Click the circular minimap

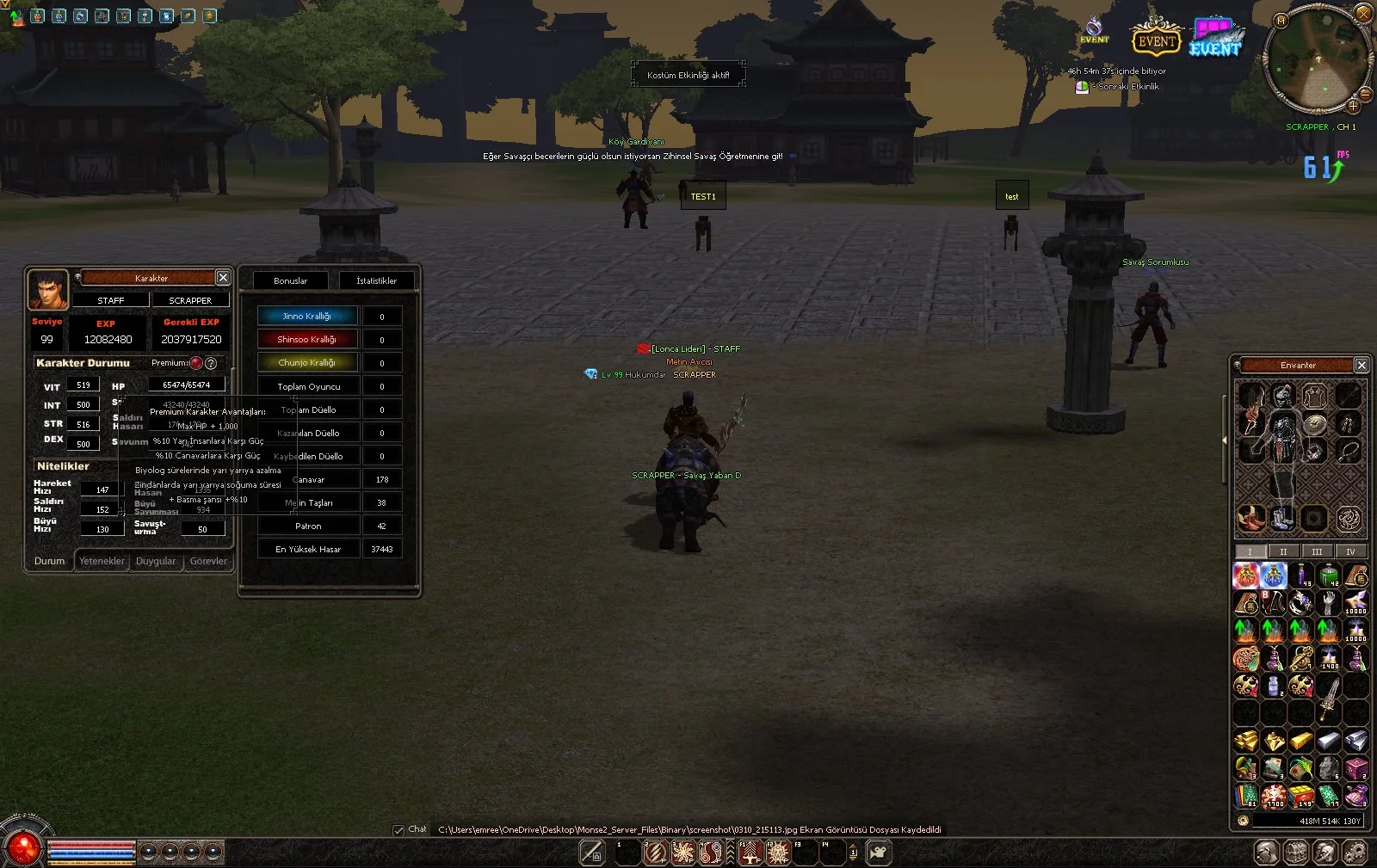coord(1317,58)
